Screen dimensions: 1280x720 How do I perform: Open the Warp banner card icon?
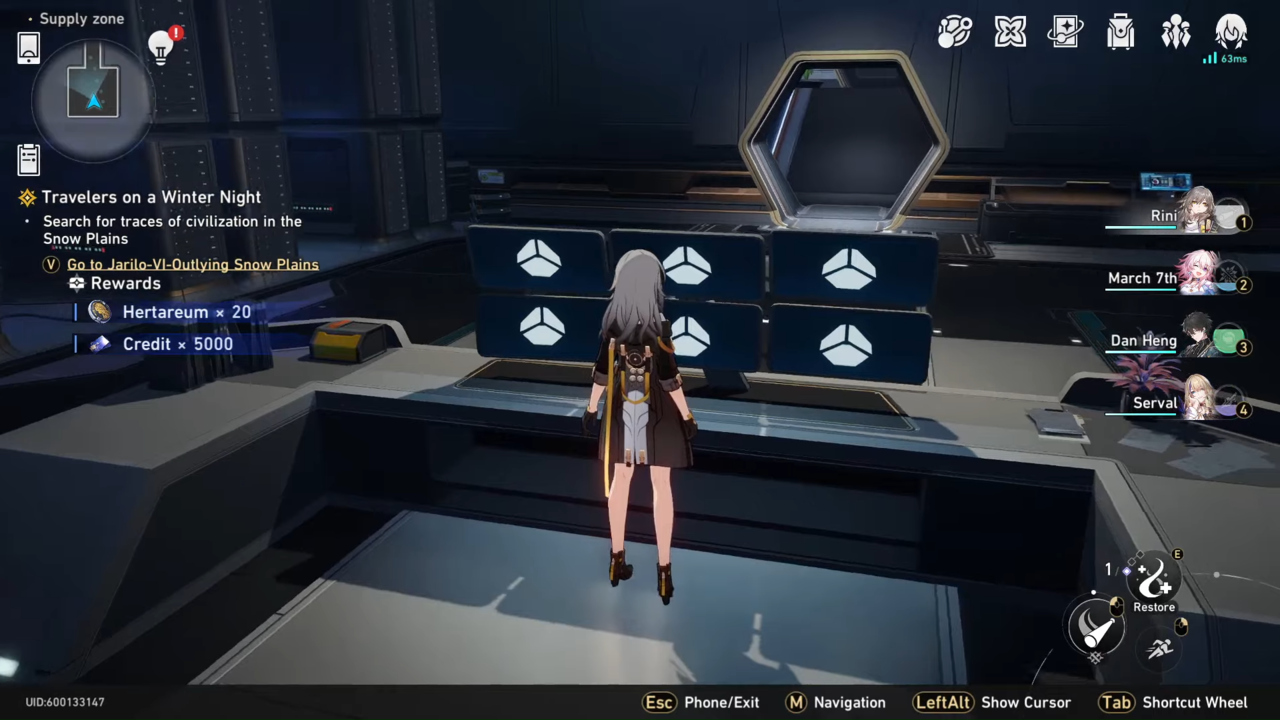[1065, 32]
